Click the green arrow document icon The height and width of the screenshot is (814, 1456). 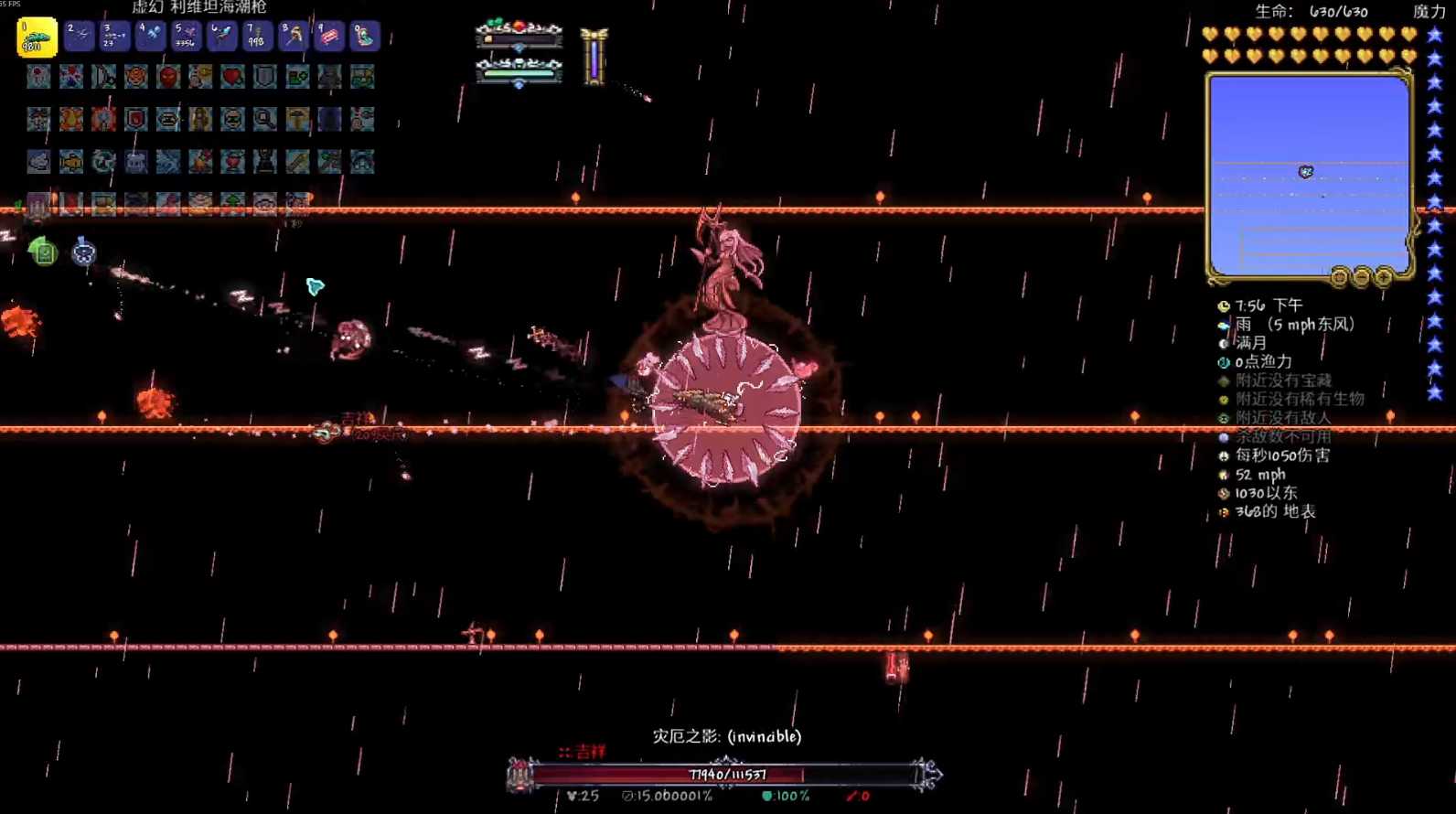(x=43, y=251)
